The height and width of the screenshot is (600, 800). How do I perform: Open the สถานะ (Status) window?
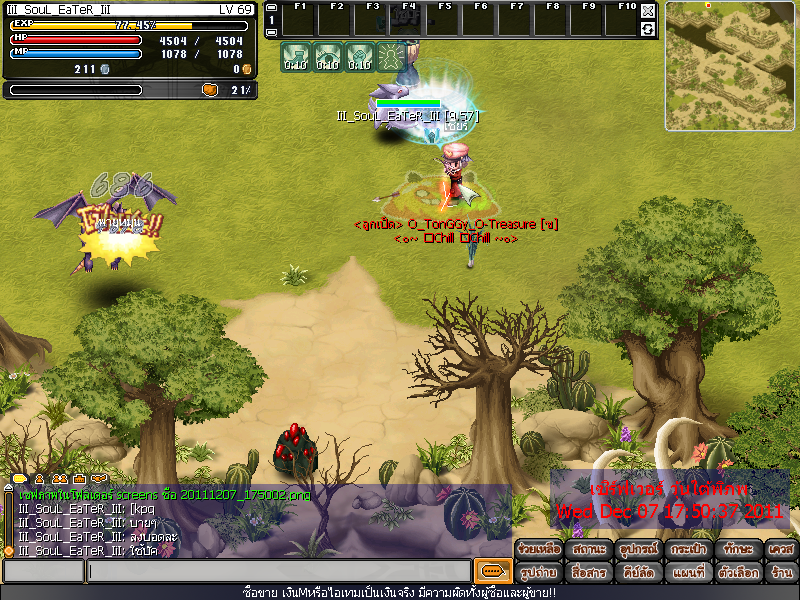coord(587,550)
